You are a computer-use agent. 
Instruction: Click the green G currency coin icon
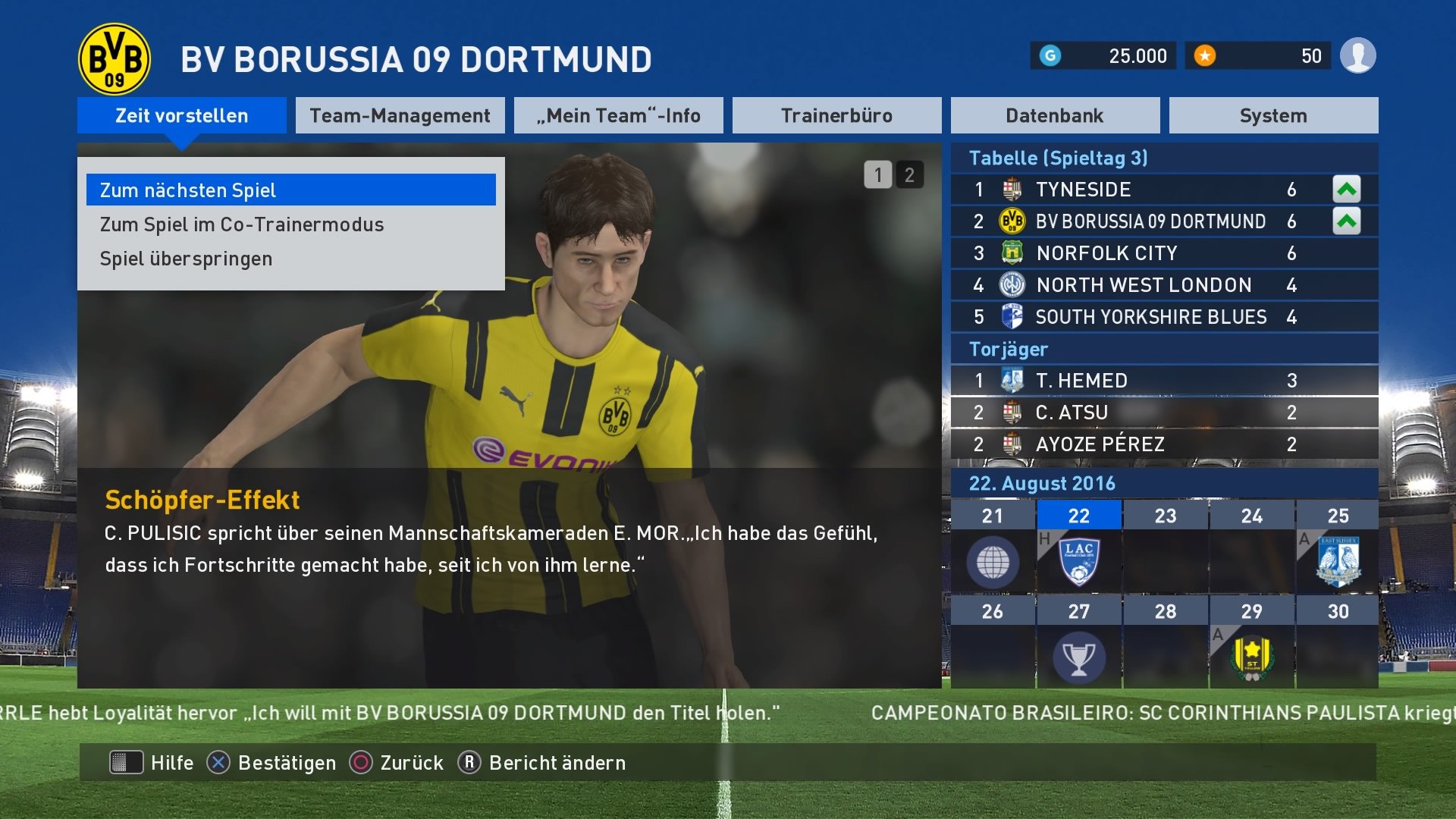(x=1050, y=55)
